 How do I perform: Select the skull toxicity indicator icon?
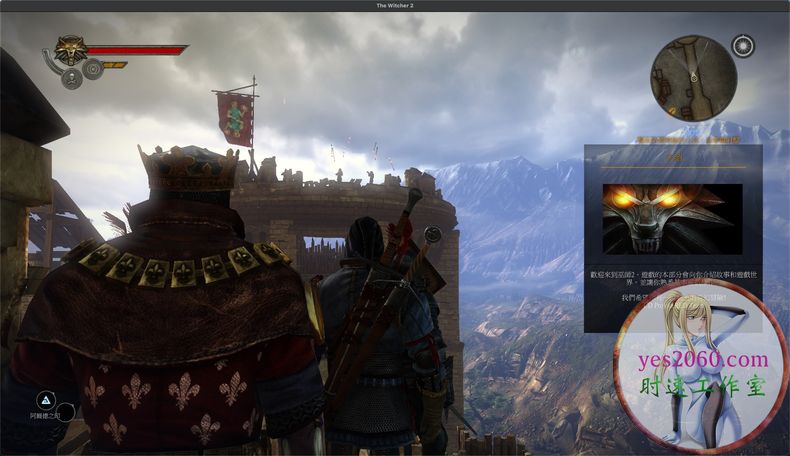[72, 80]
